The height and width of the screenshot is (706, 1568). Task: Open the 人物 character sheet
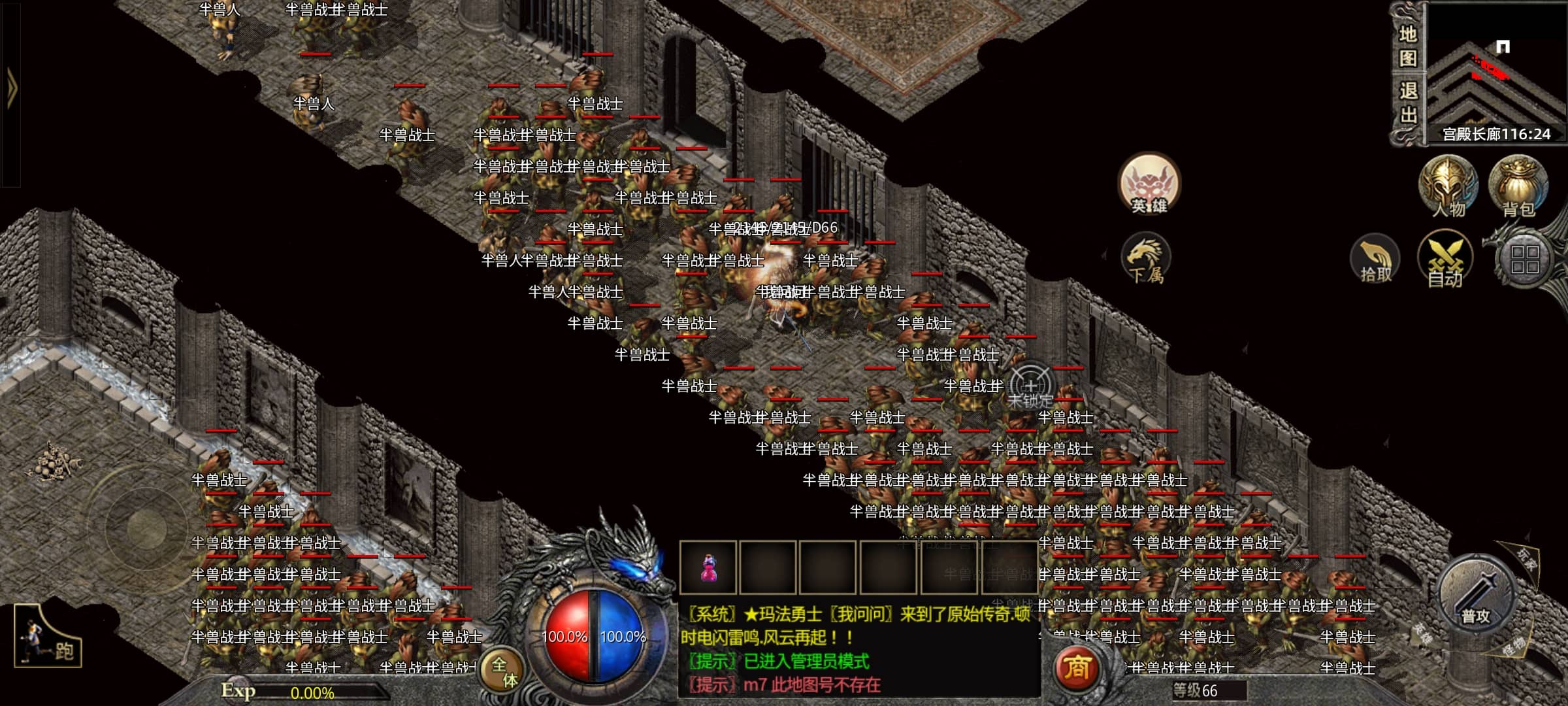(x=1448, y=186)
